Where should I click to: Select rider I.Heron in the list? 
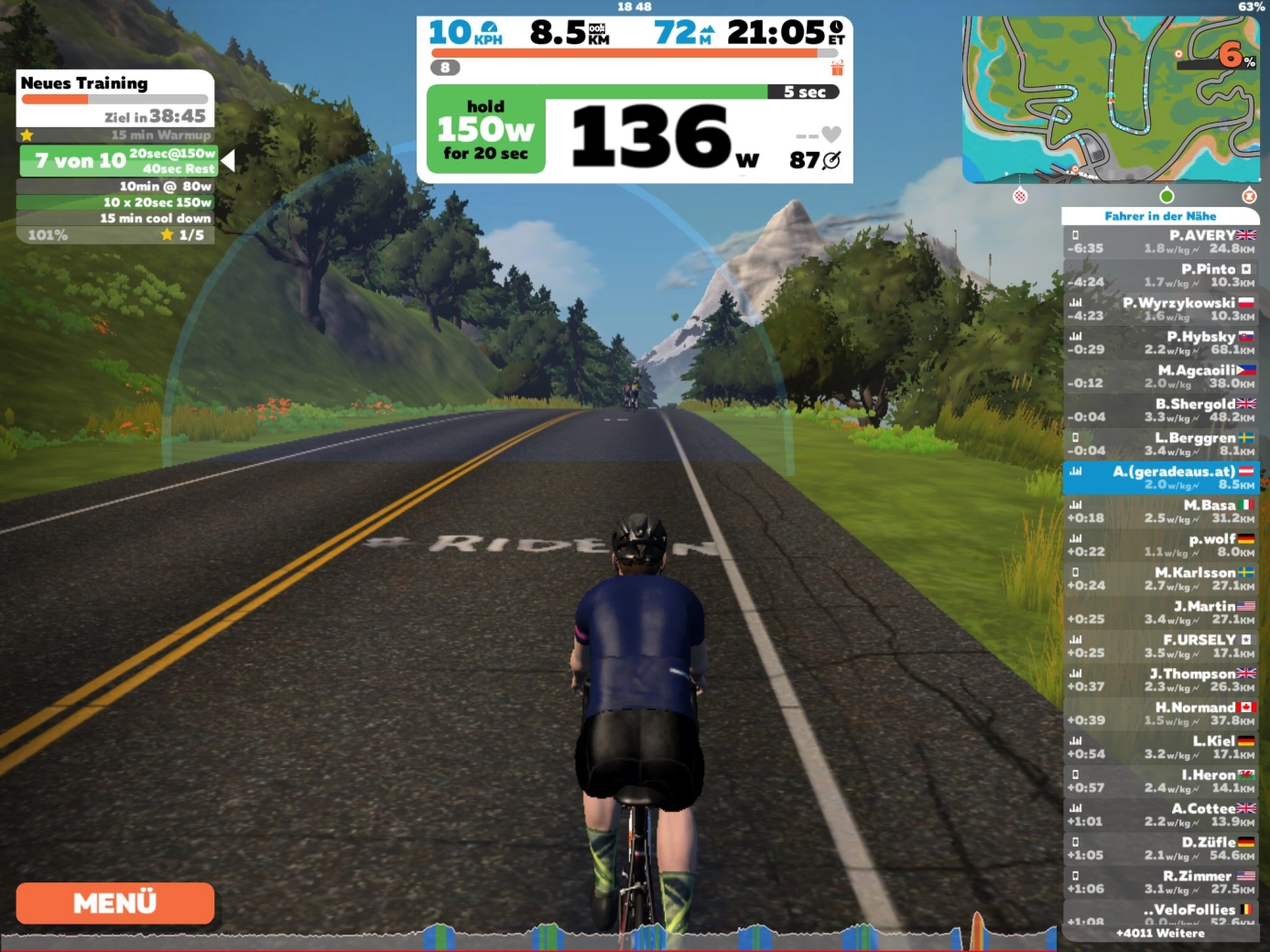[1160, 781]
